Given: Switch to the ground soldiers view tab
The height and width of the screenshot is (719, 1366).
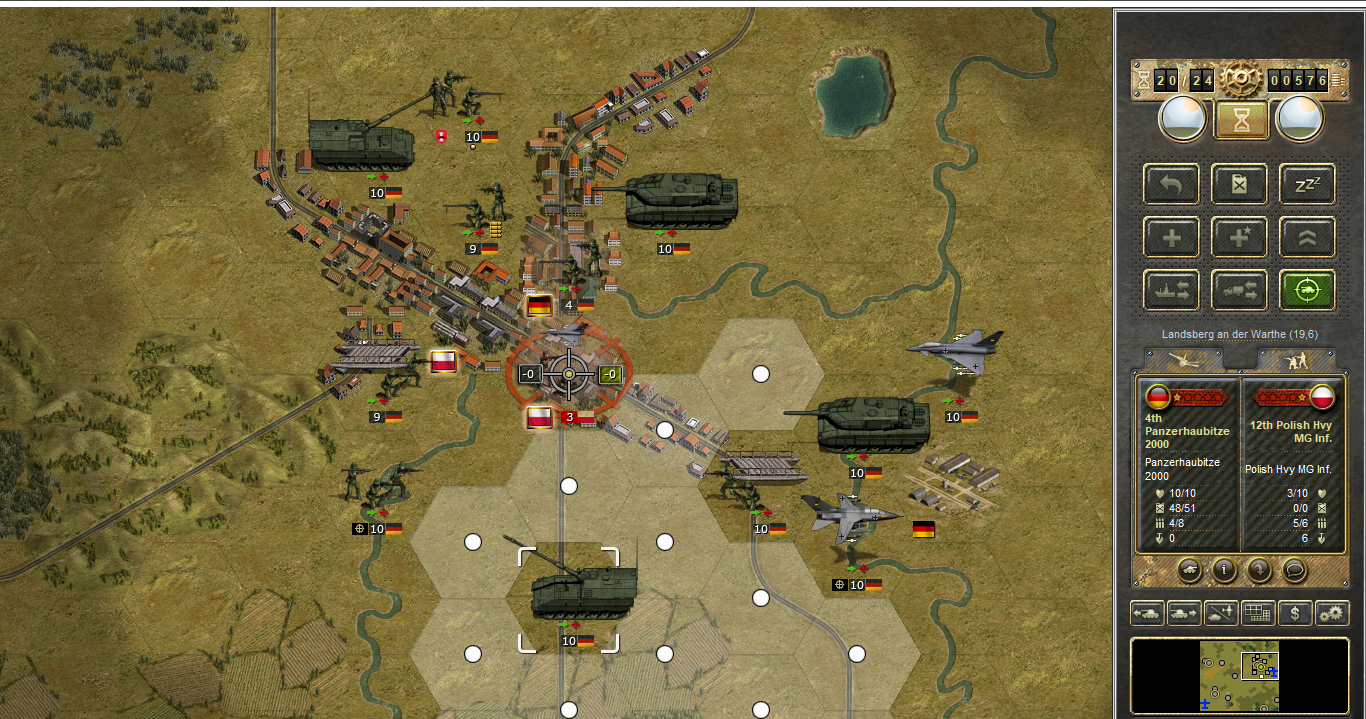Looking at the screenshot, I should [x=1295, y=360].
